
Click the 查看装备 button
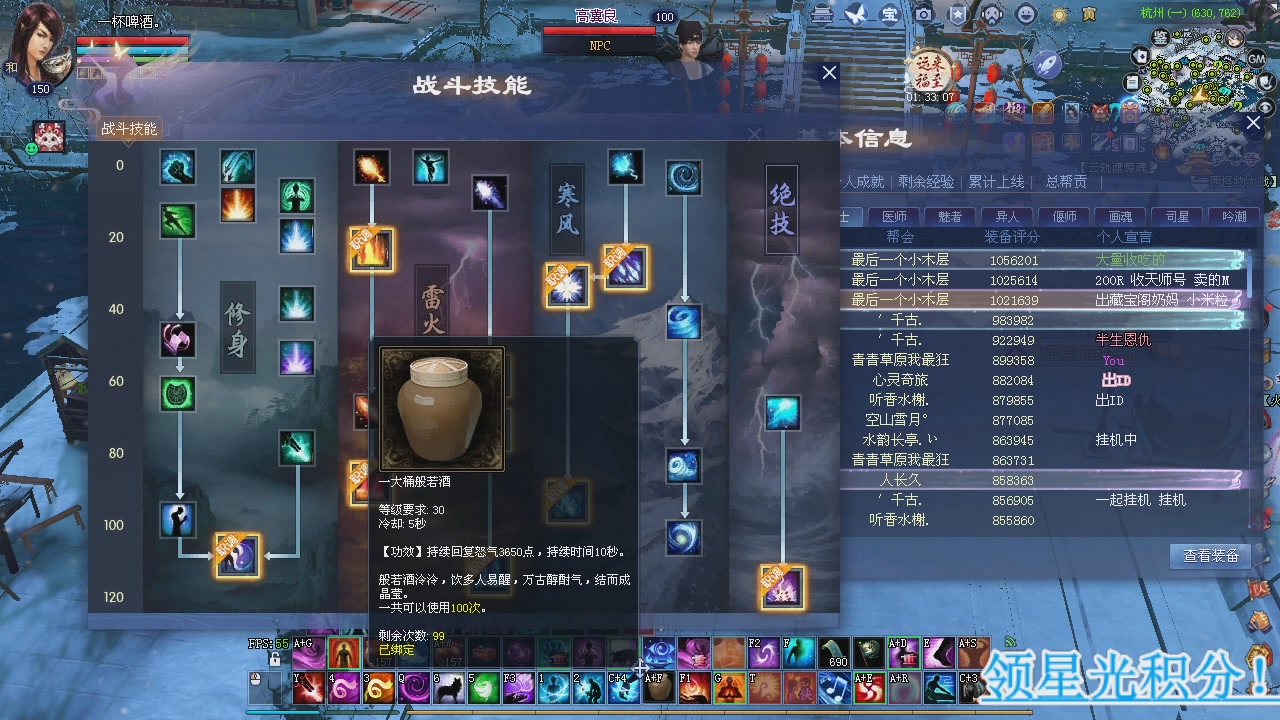click(x=1209, y=556)
